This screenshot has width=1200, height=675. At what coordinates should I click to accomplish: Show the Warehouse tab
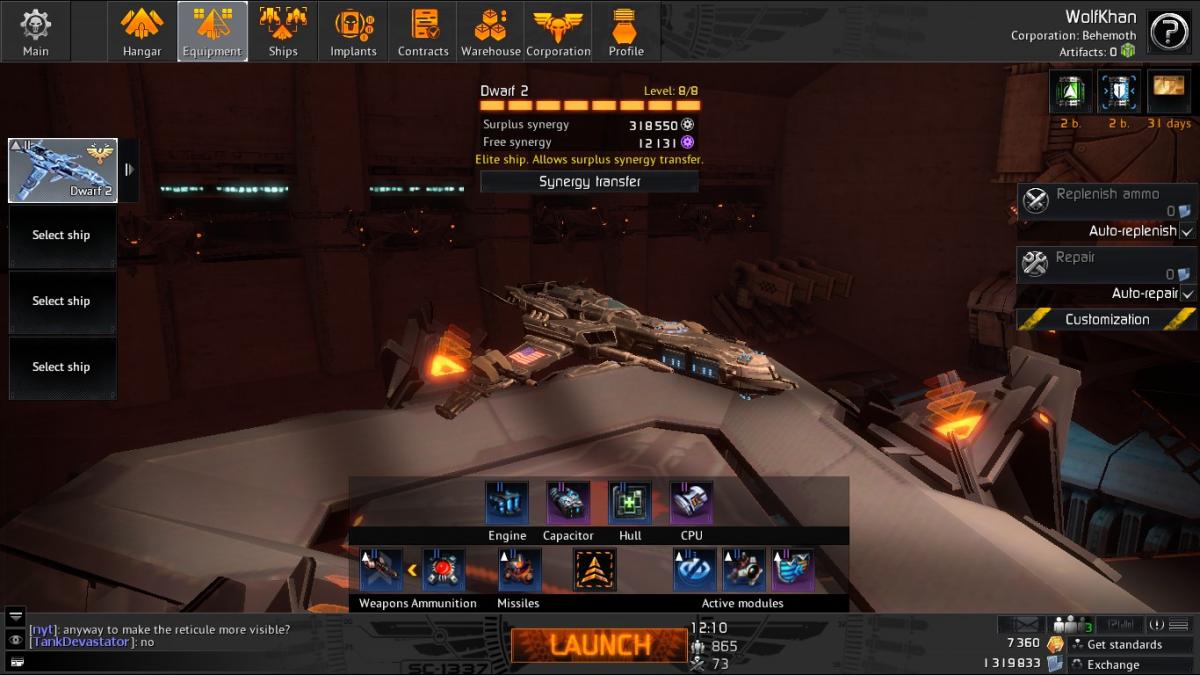(x=490, y=31)
